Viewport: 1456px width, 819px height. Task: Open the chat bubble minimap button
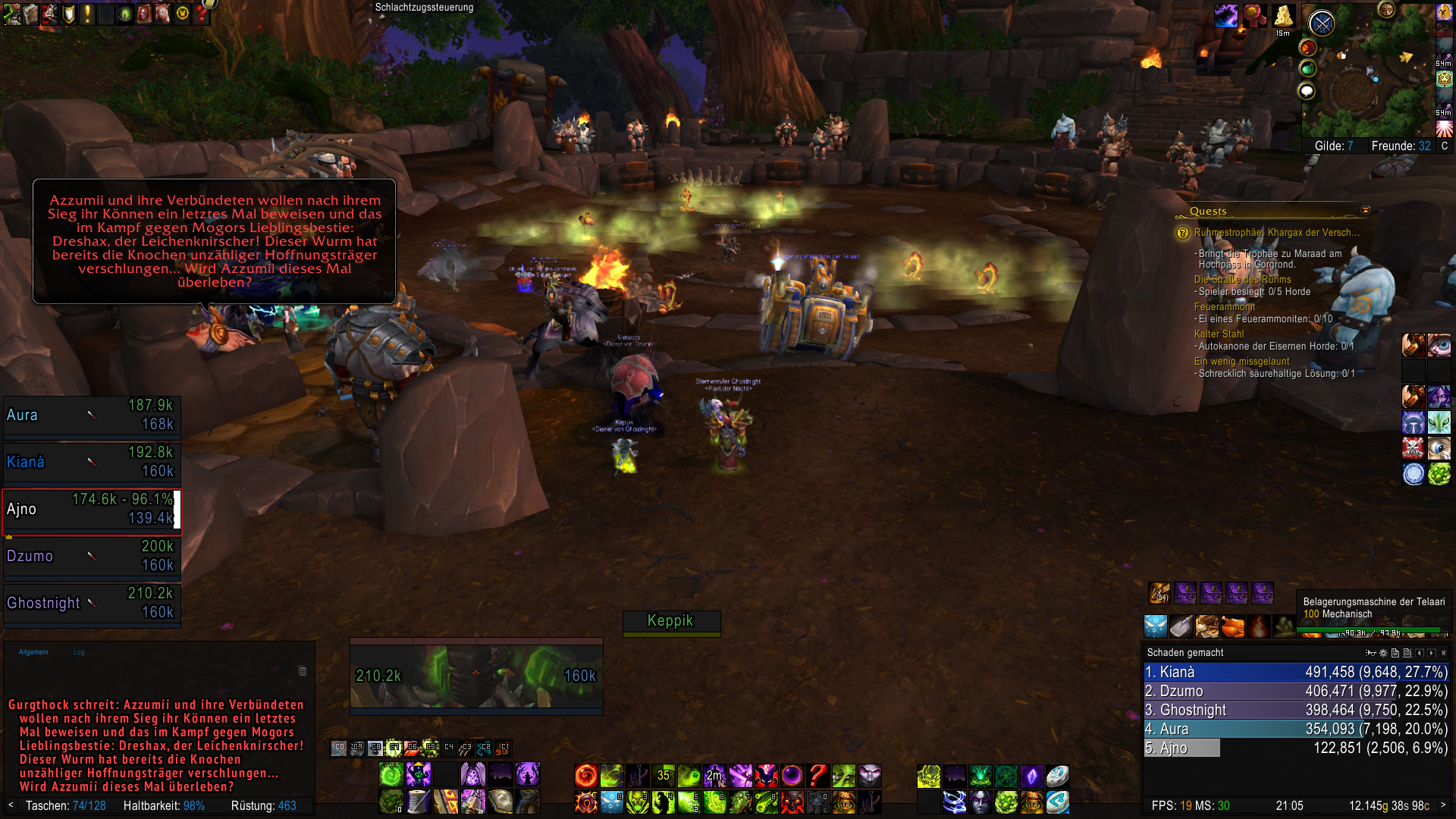coord(1307,92)
